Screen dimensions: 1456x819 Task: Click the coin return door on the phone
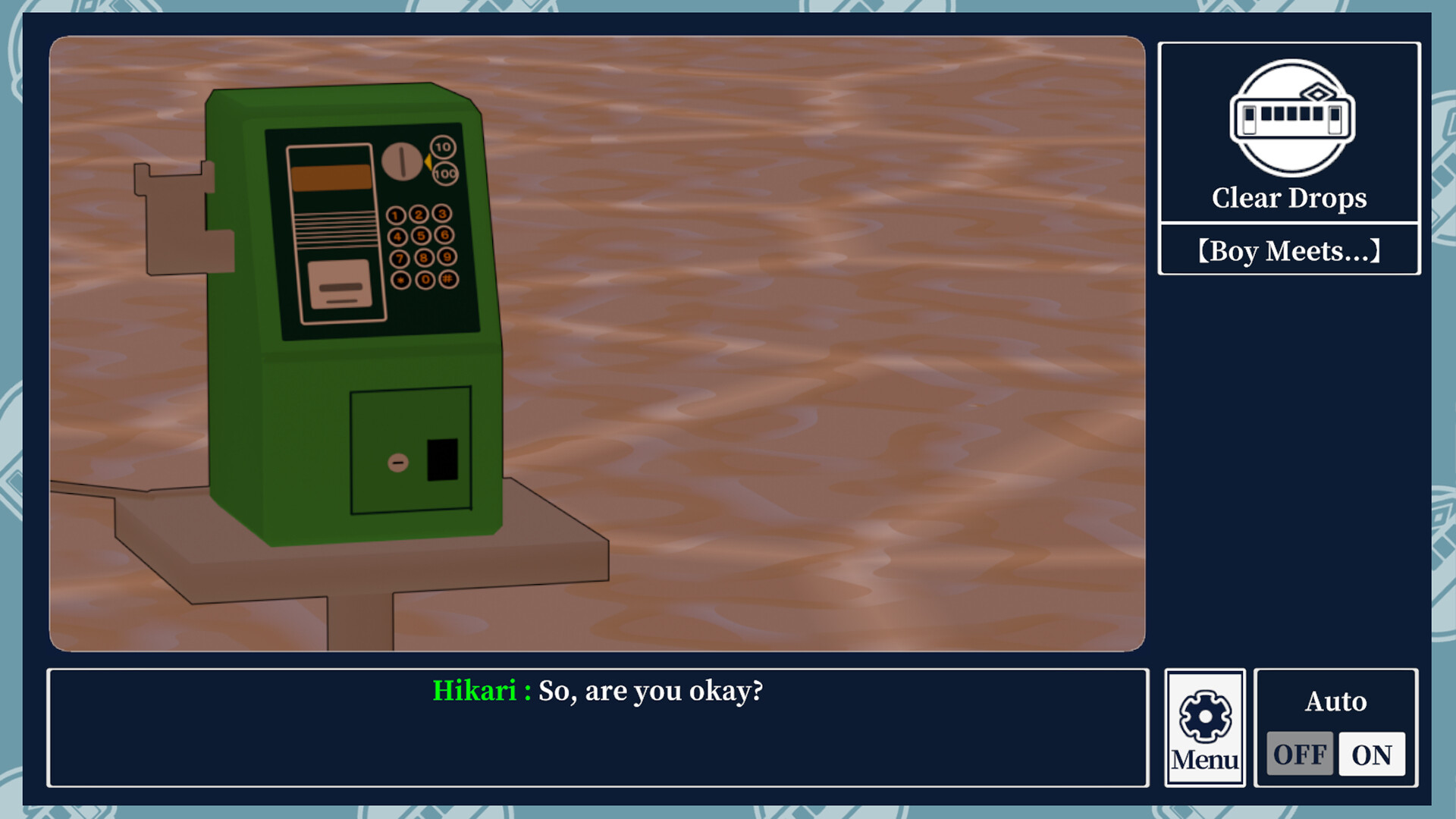coord(412,451)
